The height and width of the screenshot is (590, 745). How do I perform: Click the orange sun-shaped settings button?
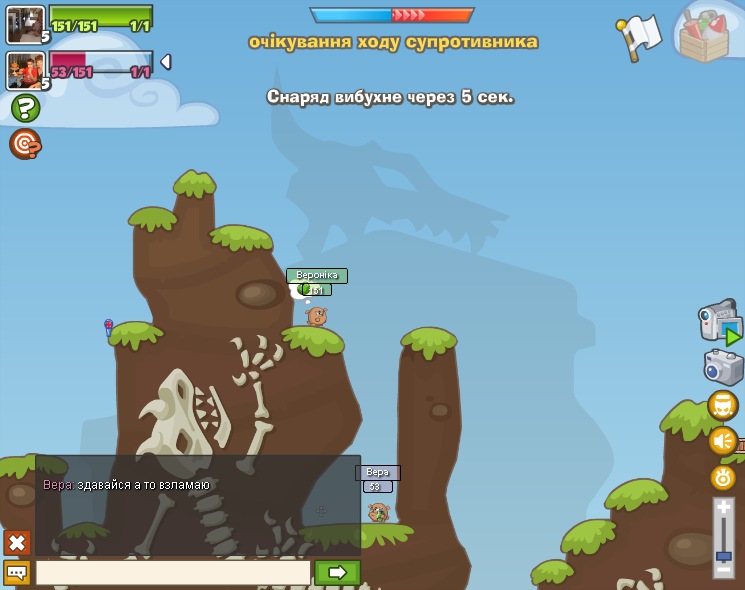click(723, 477)
